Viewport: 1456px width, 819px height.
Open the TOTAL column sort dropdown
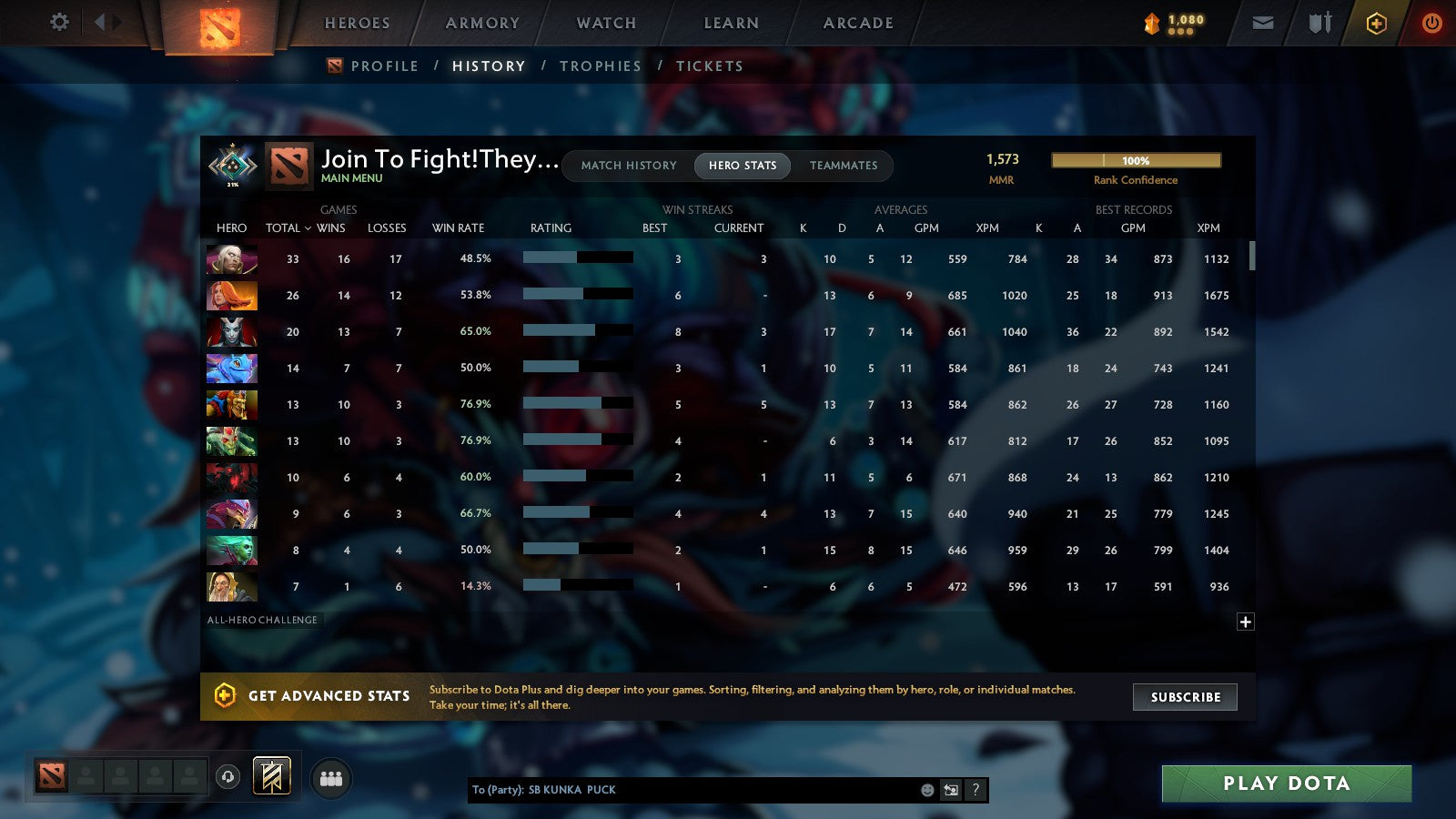coord(288,228)
